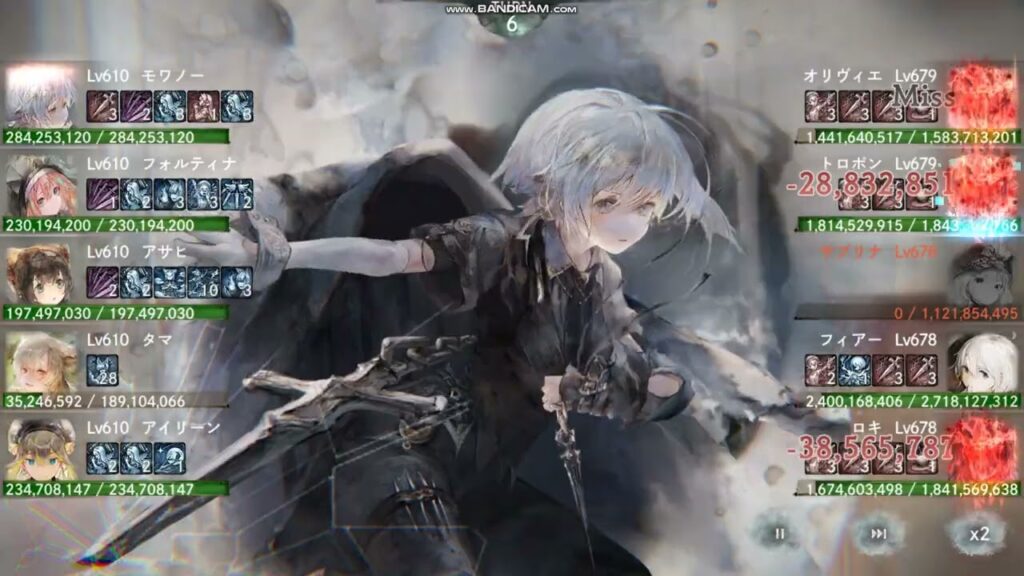
Task: Inspect タマ's buff icon showing 28
Action: [102, 370]
